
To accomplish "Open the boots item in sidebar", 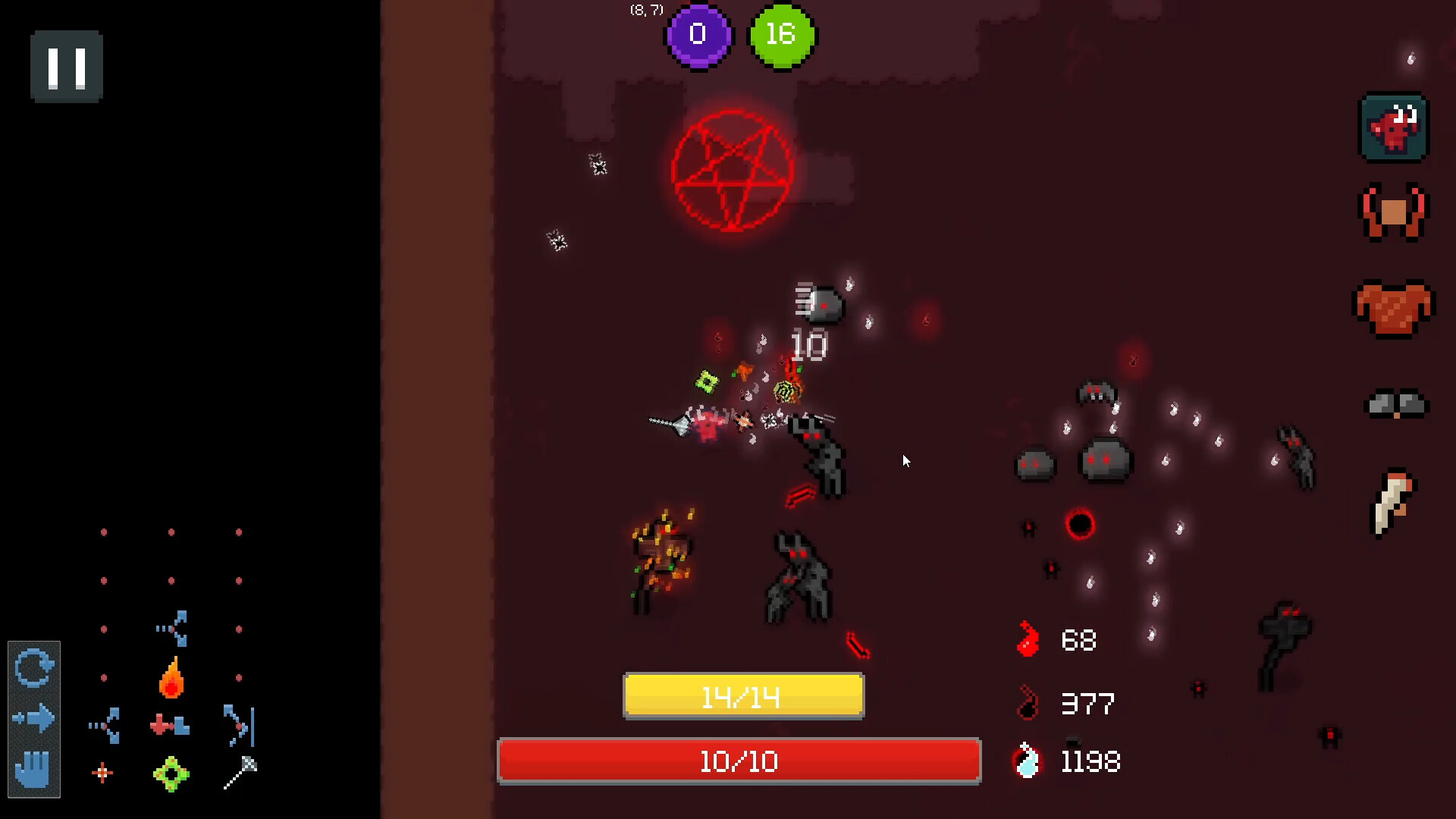I will tap(1395, 404).
